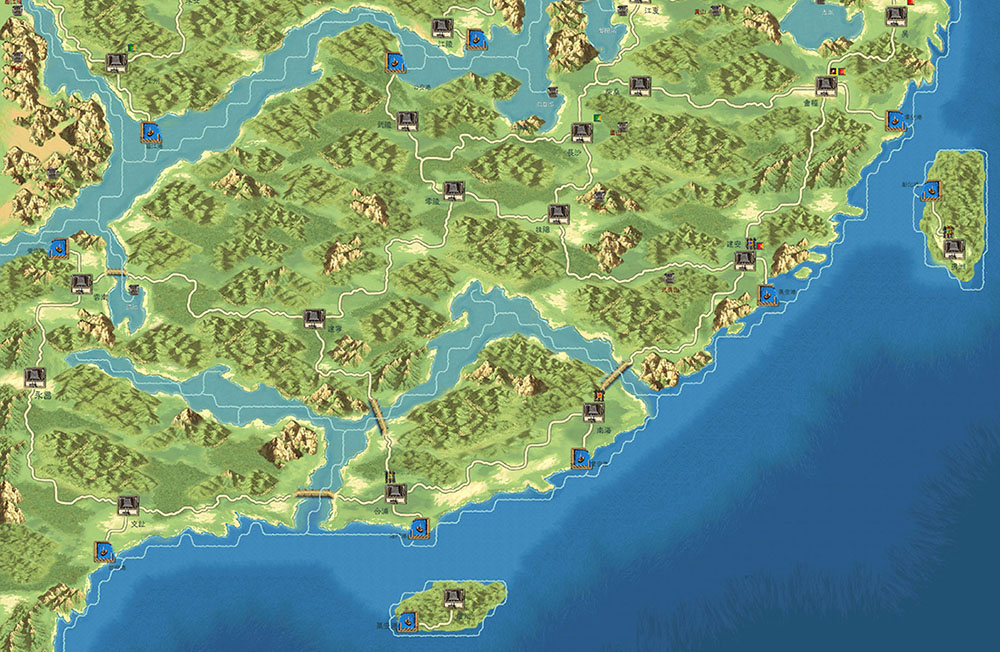Select the 交趾 city marker
Image resolution: width=1000 pixels, height=652 pixels.
[127, 505]
